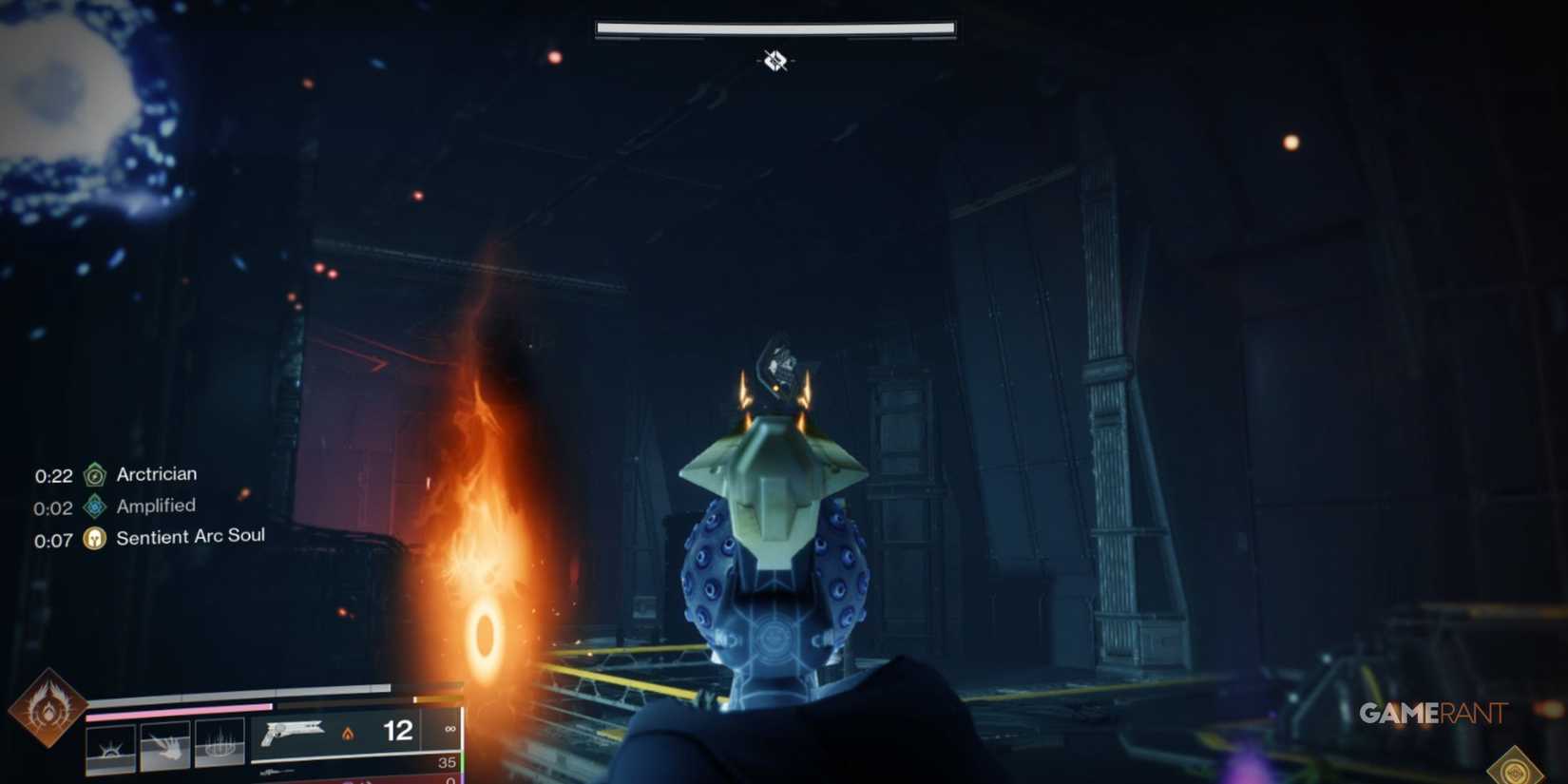This screenshot has height=784, width=1568.
Task: Click the boss health bar at top
Action: tap(773, 28)
